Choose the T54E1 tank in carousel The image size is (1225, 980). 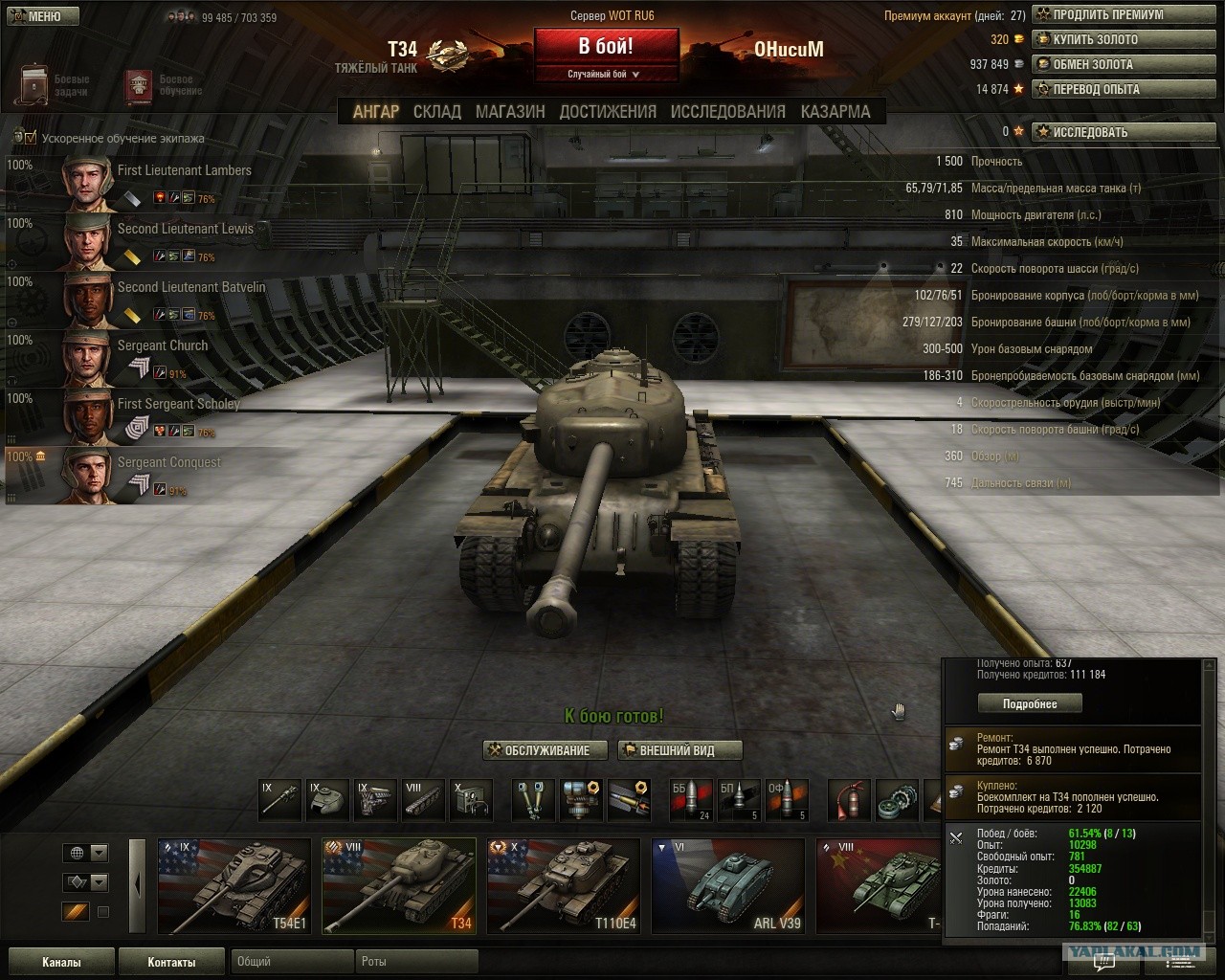tap(234, 886)
